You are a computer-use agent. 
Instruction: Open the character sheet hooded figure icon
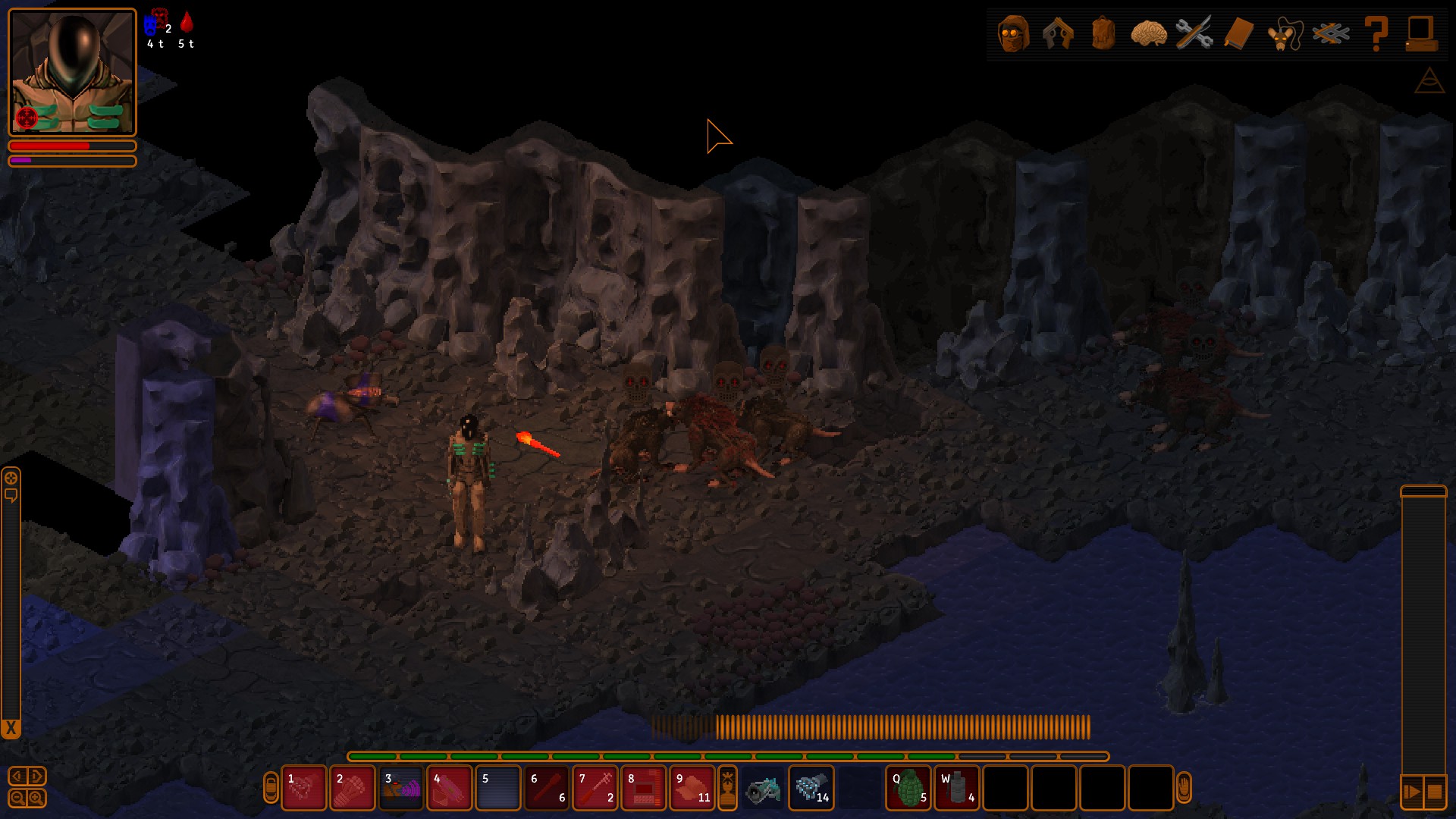click(1013, 33)
